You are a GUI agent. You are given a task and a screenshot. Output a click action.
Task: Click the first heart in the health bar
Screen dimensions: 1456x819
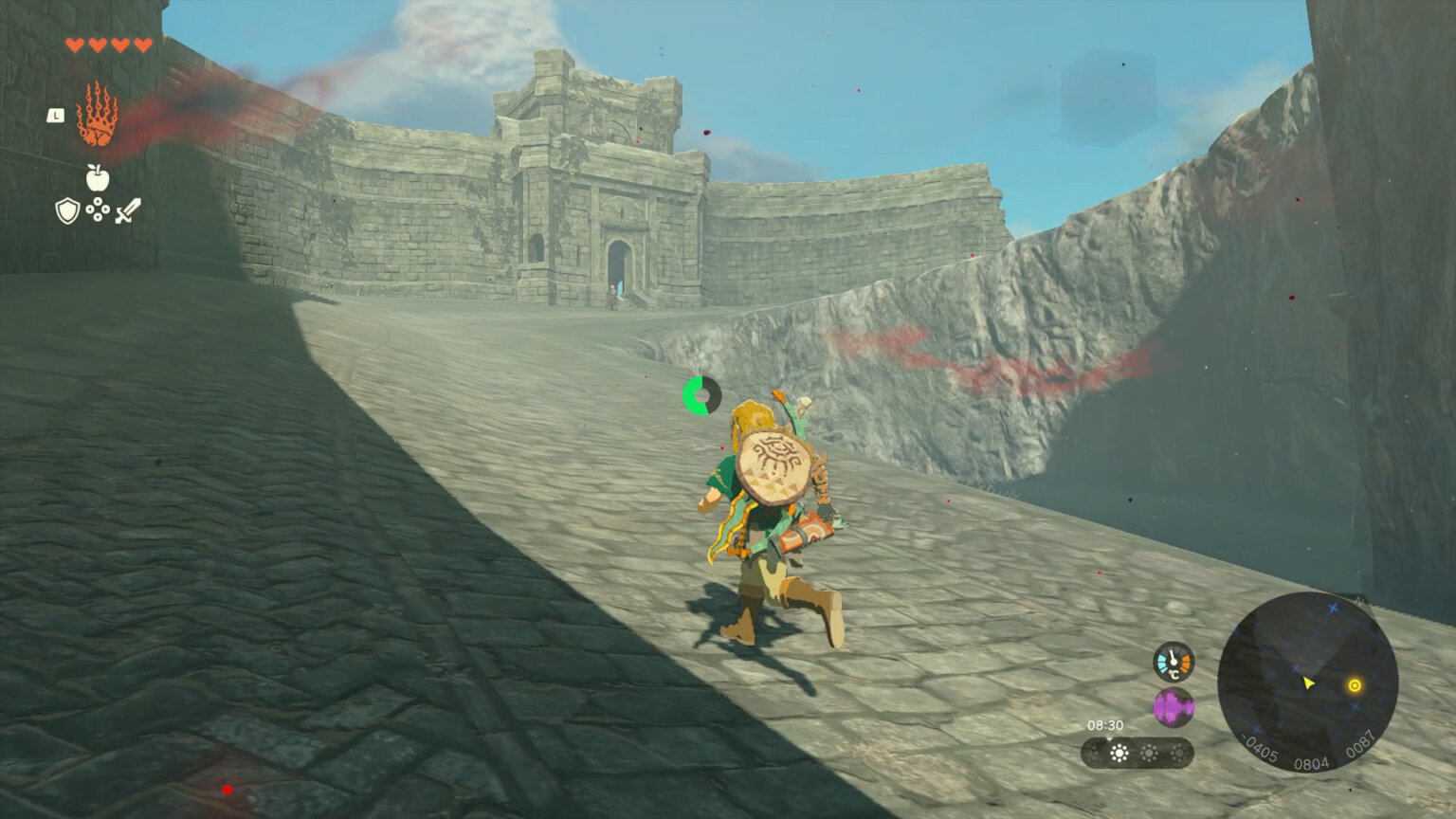click(73, 42)
